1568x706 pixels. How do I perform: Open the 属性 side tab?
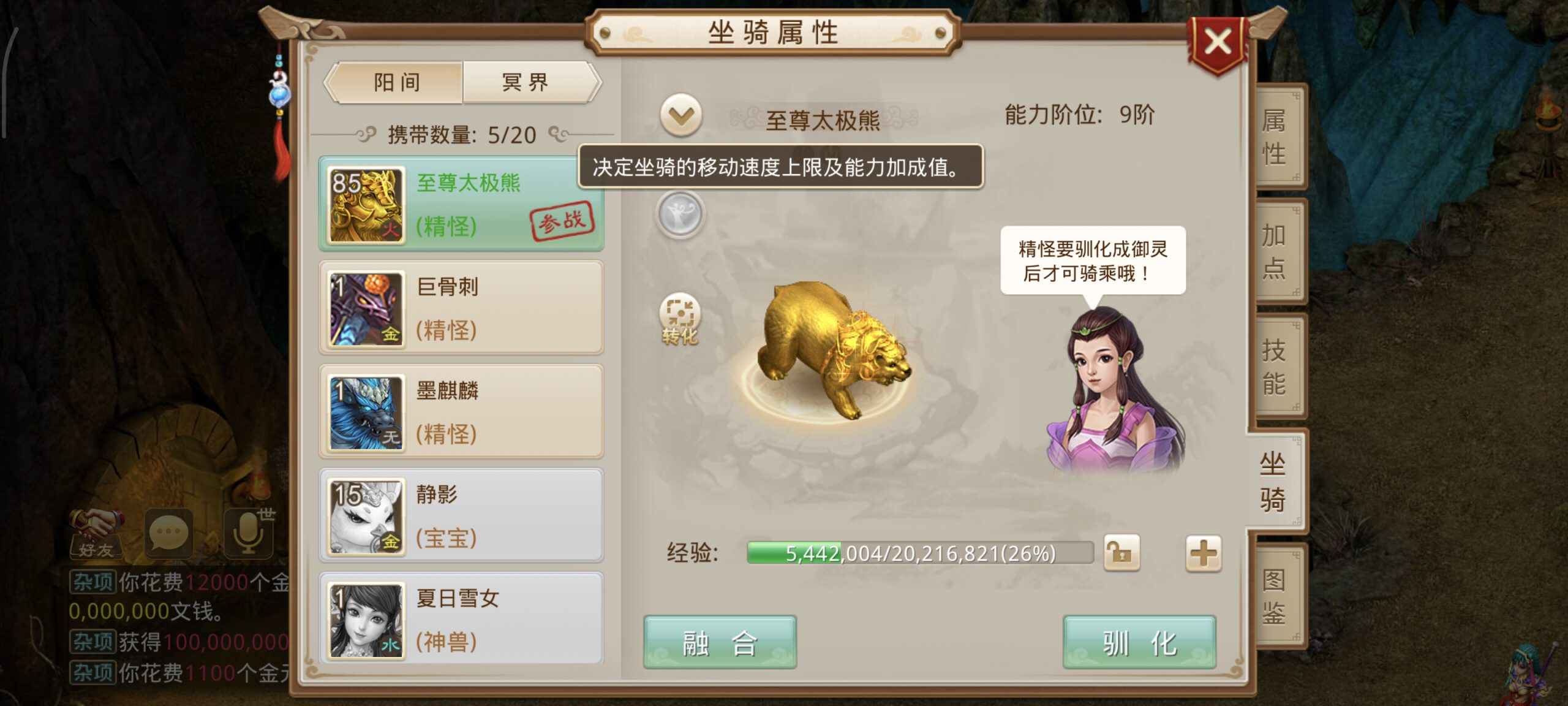[x=1275, y=137]
